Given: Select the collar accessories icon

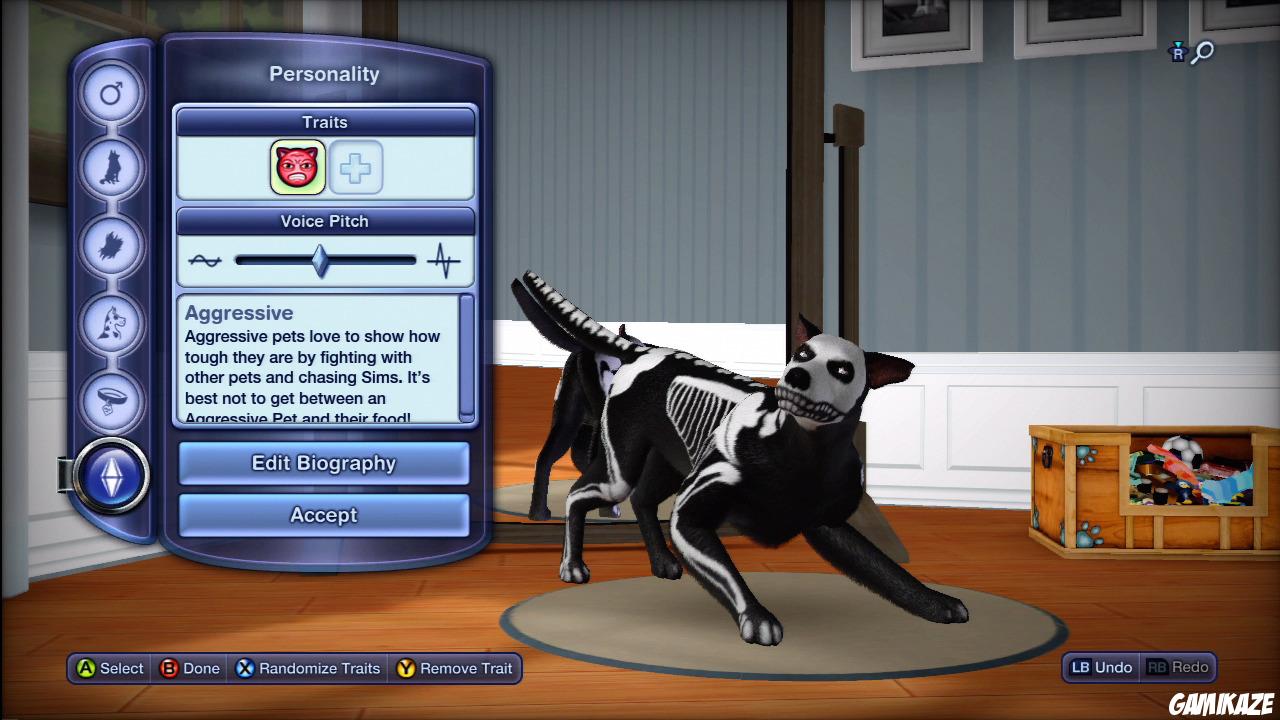Looking at the screenshot, I should pos(111,399).
